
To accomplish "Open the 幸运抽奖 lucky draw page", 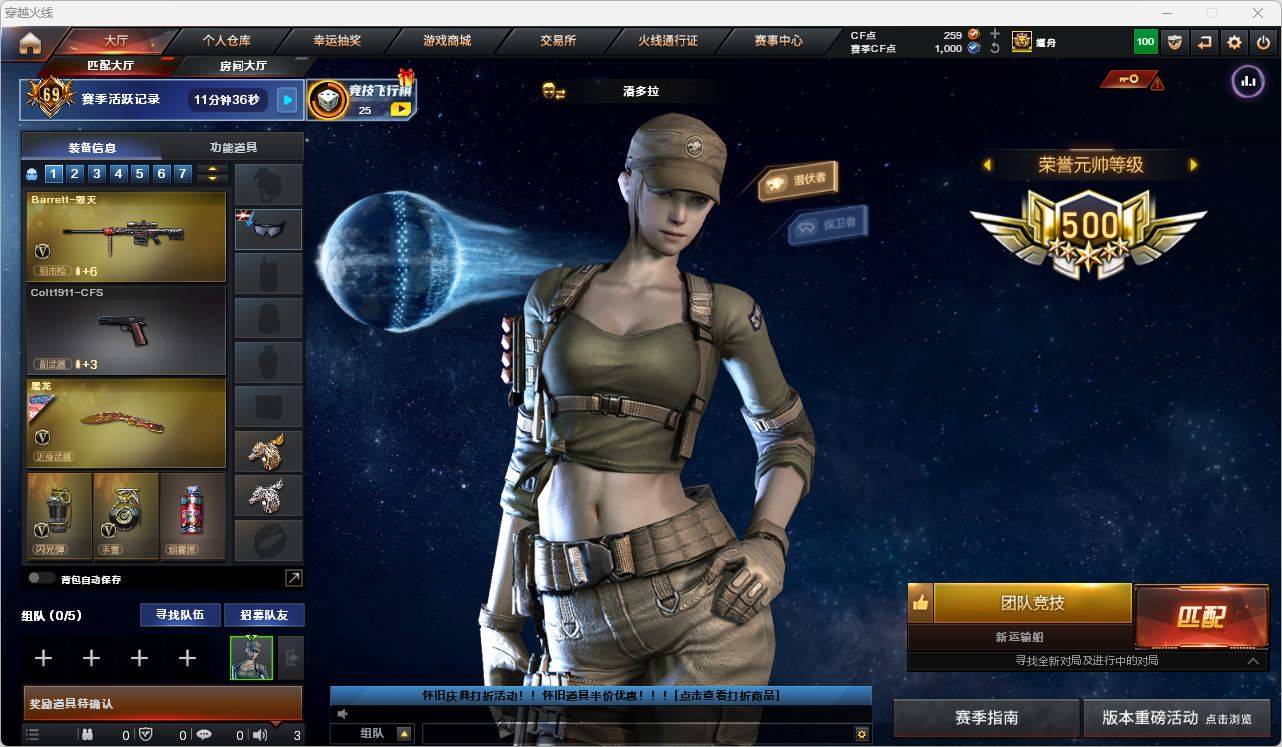I will pyautogui.click(x=337, y=41).
